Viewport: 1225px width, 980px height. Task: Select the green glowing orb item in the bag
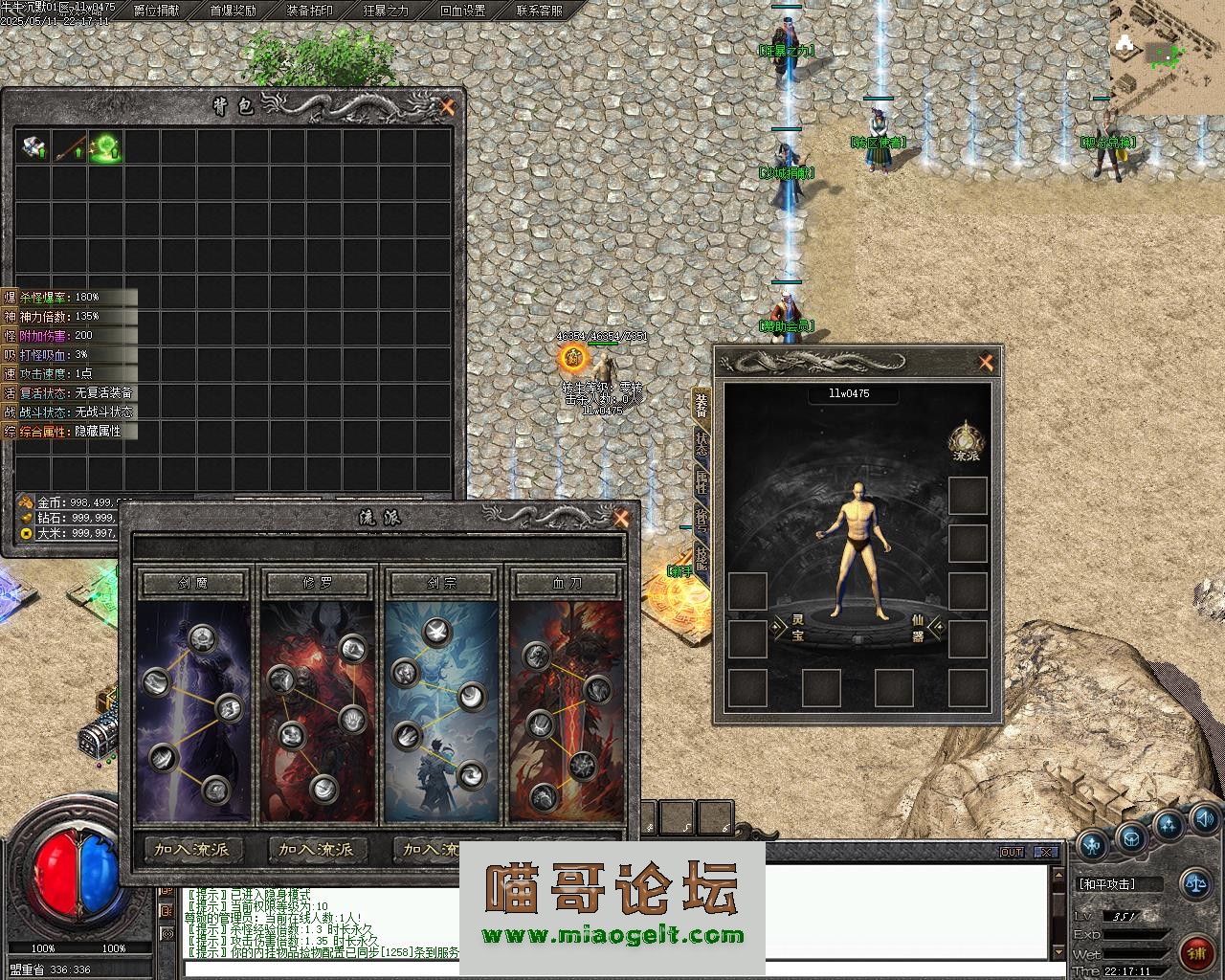105,147
